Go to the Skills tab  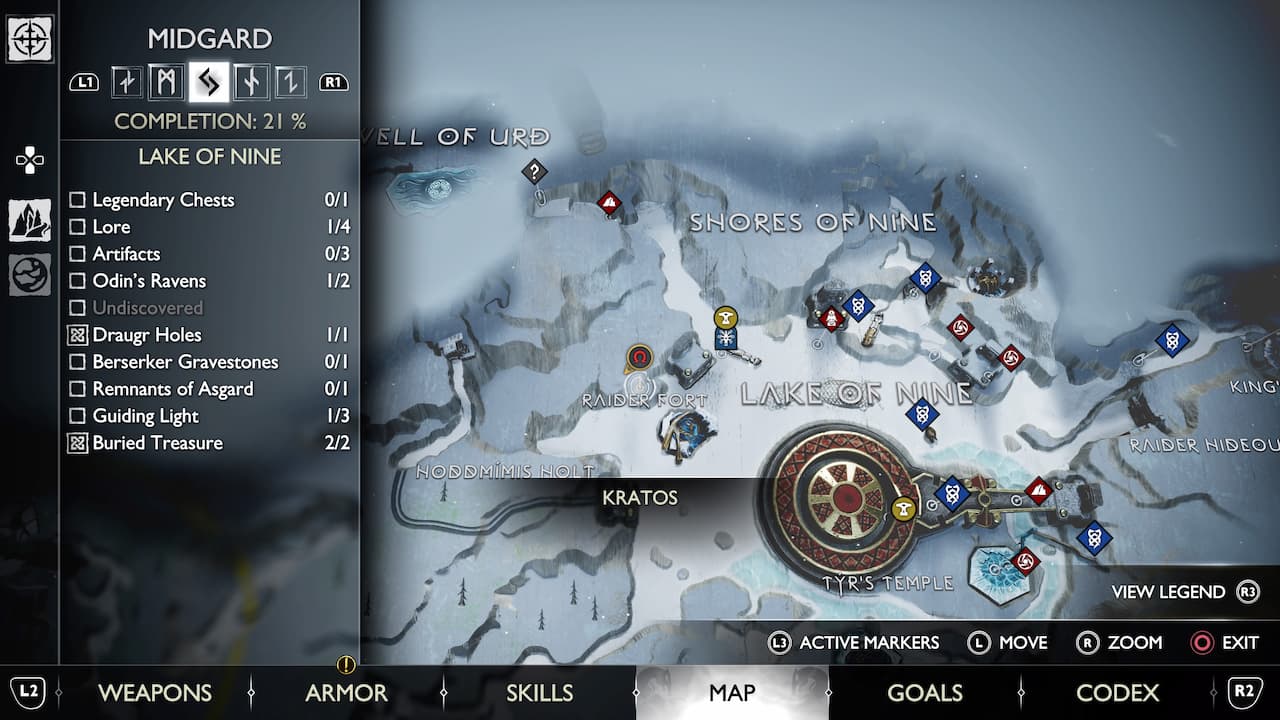pyautogui.click(x=539, y=692)
